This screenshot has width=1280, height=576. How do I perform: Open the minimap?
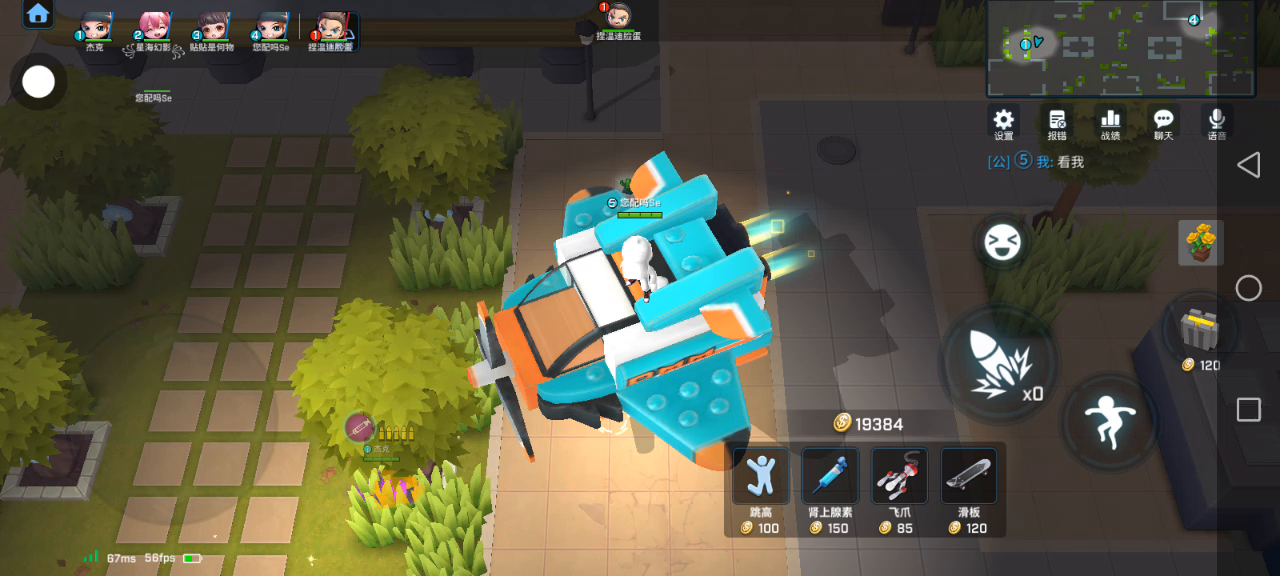(x=1121, y=48)
